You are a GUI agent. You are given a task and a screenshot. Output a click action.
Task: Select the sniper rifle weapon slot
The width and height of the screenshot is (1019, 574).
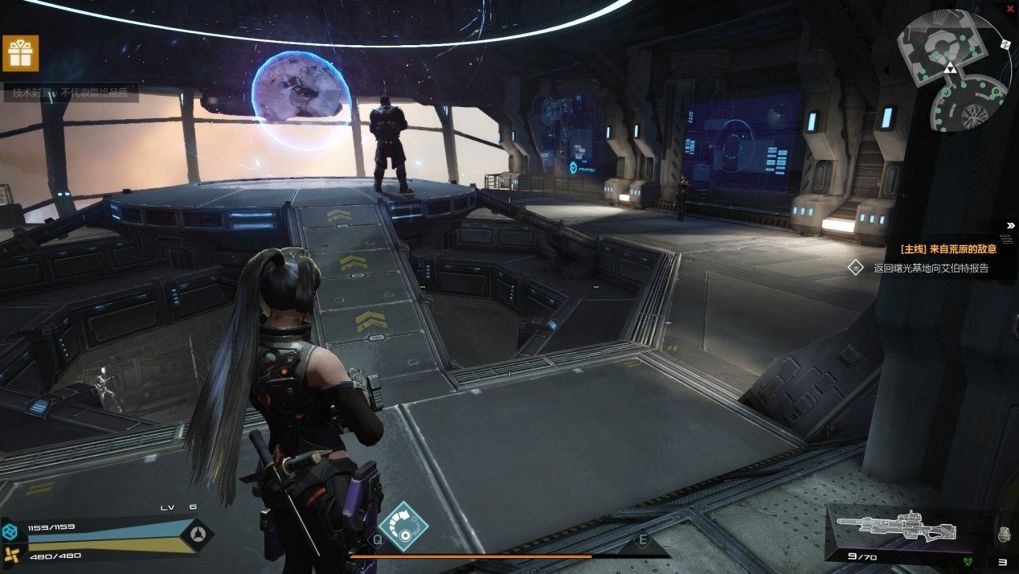click(x=896, y=529)
